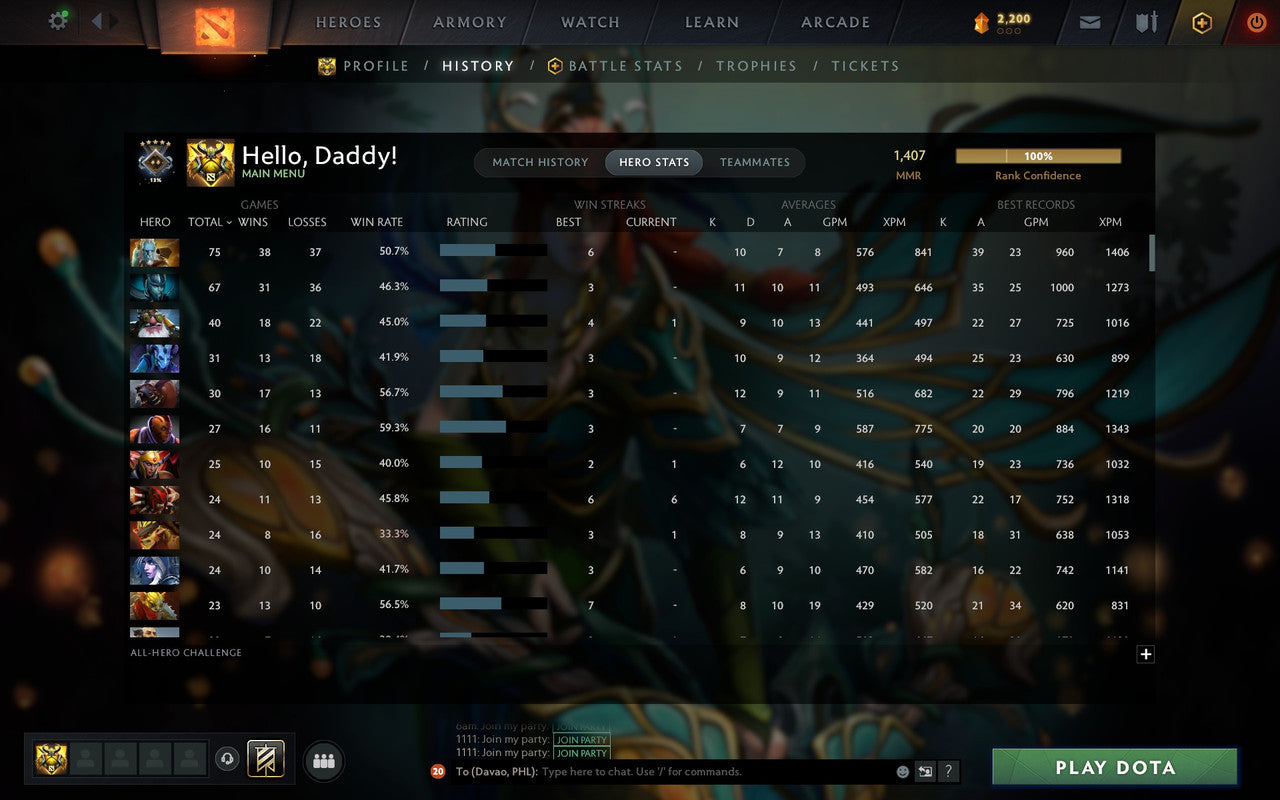Switch to the MATCH HISTORY tab

tap(540, 162)
